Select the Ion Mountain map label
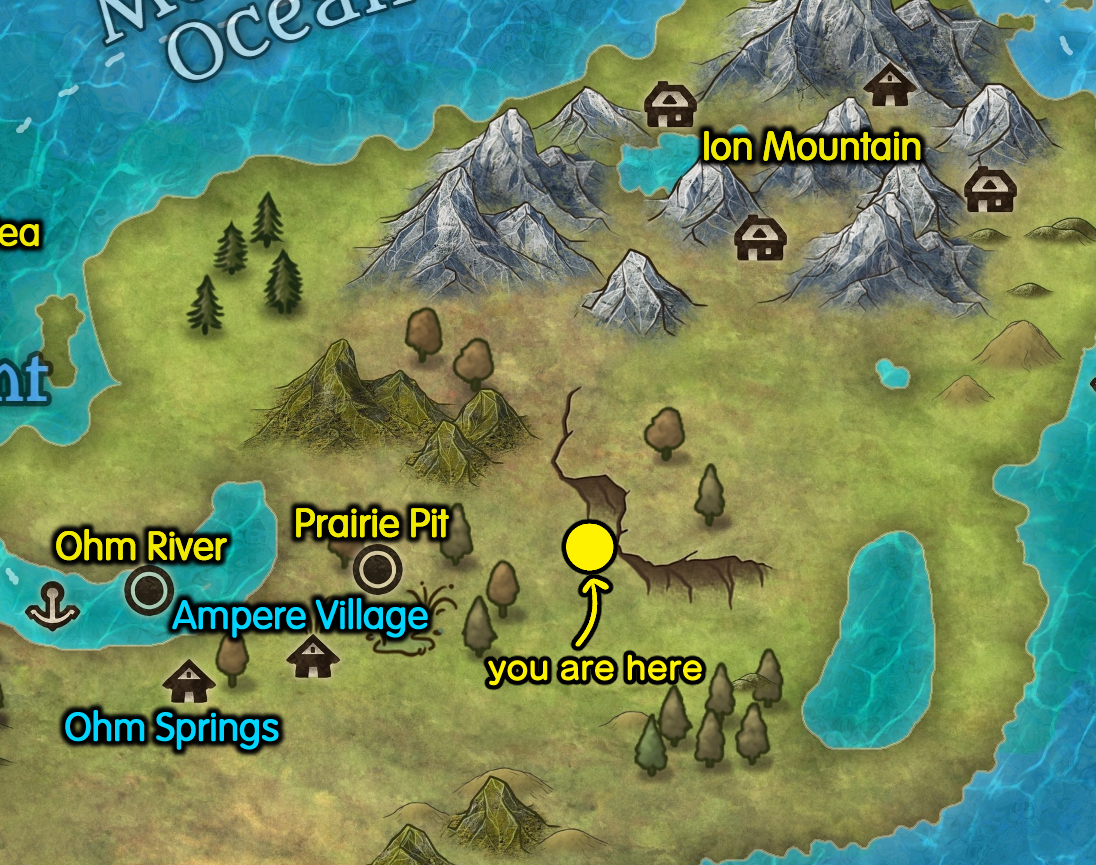 811,148
